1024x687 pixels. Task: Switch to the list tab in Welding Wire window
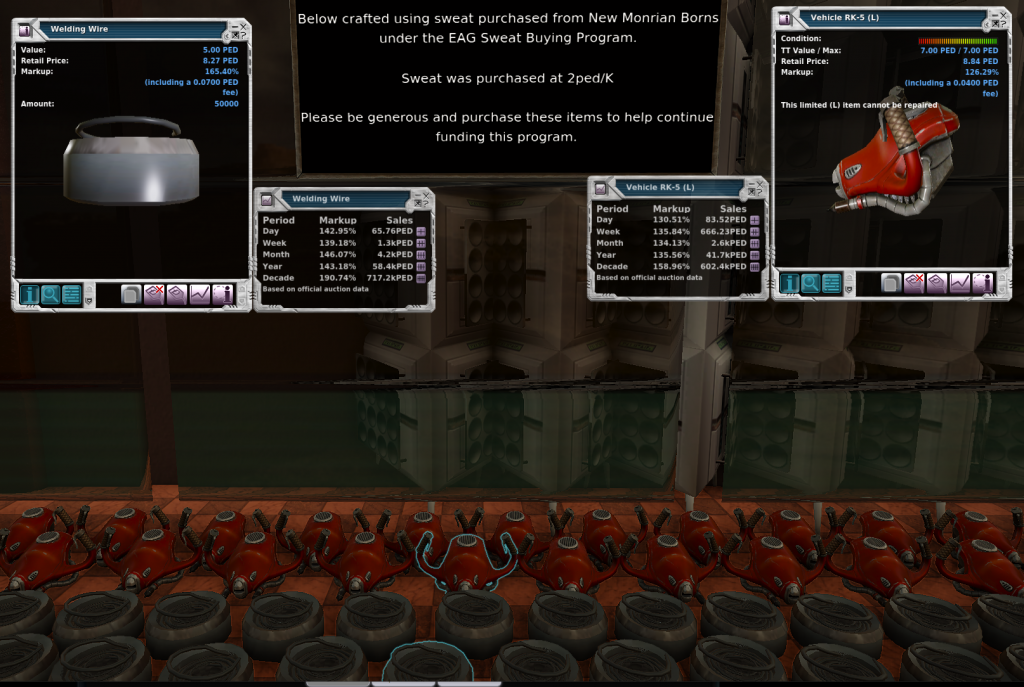tap(71, 294)
